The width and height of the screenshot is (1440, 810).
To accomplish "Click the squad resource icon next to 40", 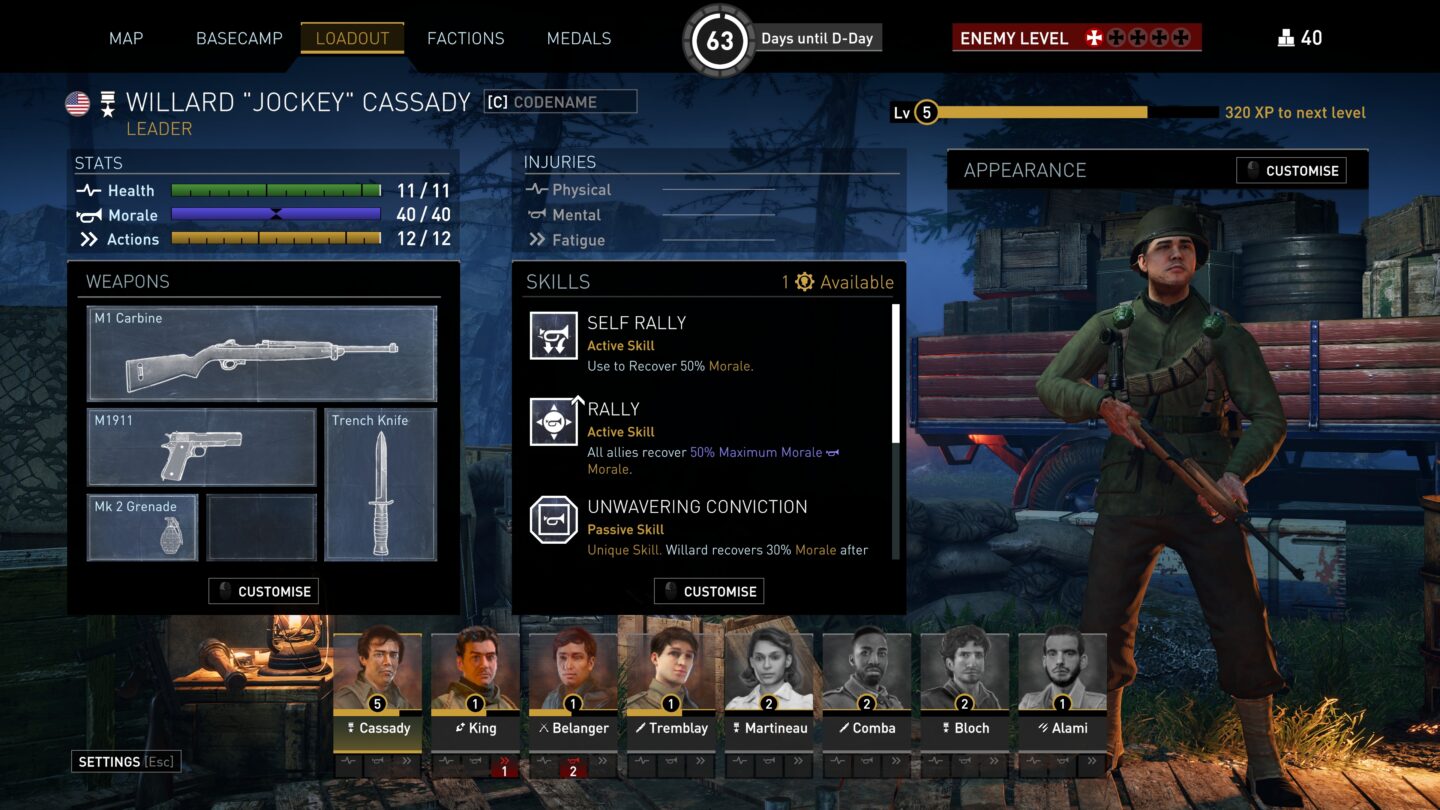I will (1286, 38).
